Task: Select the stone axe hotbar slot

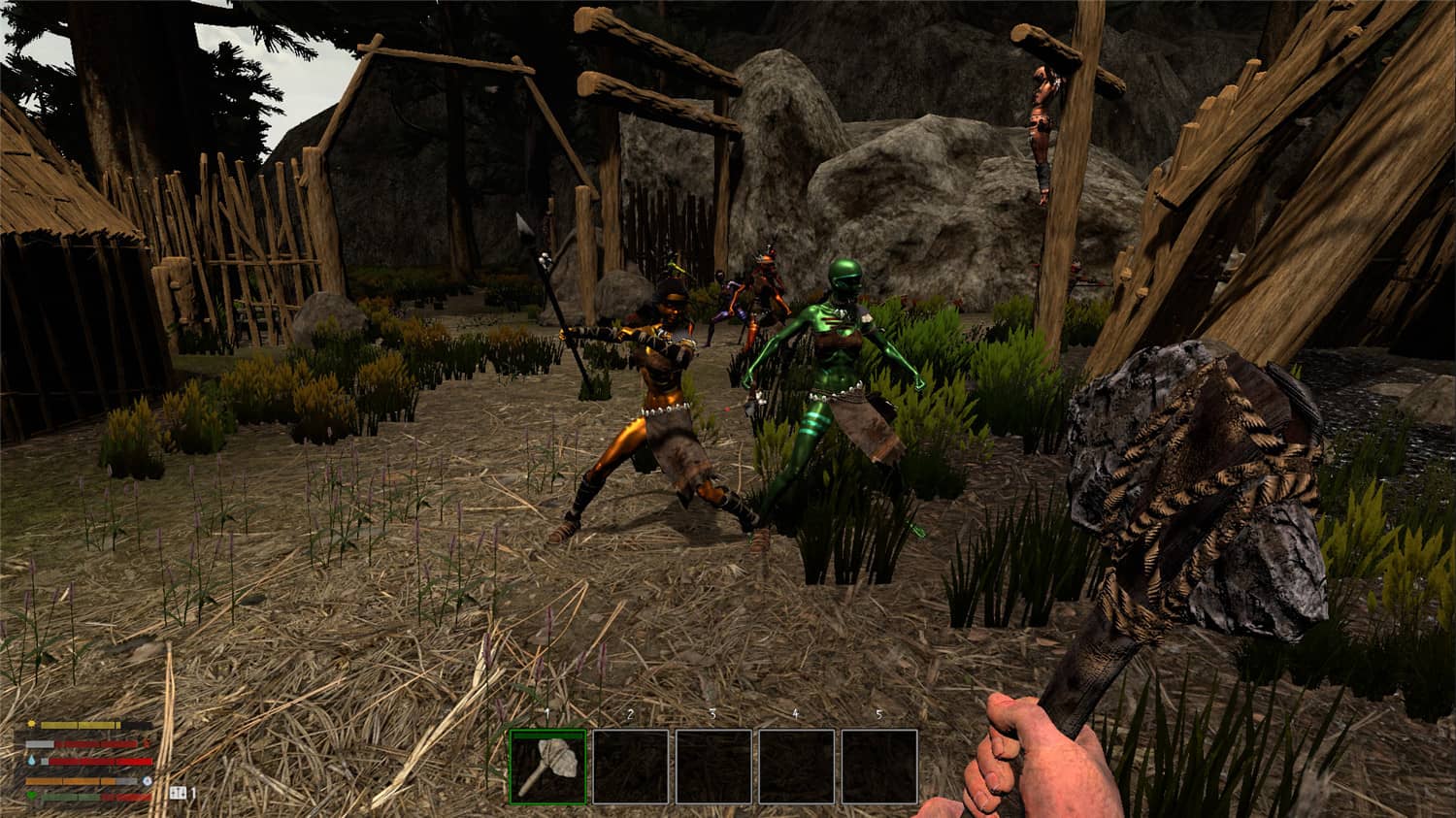Action: (x=547, y=767)
